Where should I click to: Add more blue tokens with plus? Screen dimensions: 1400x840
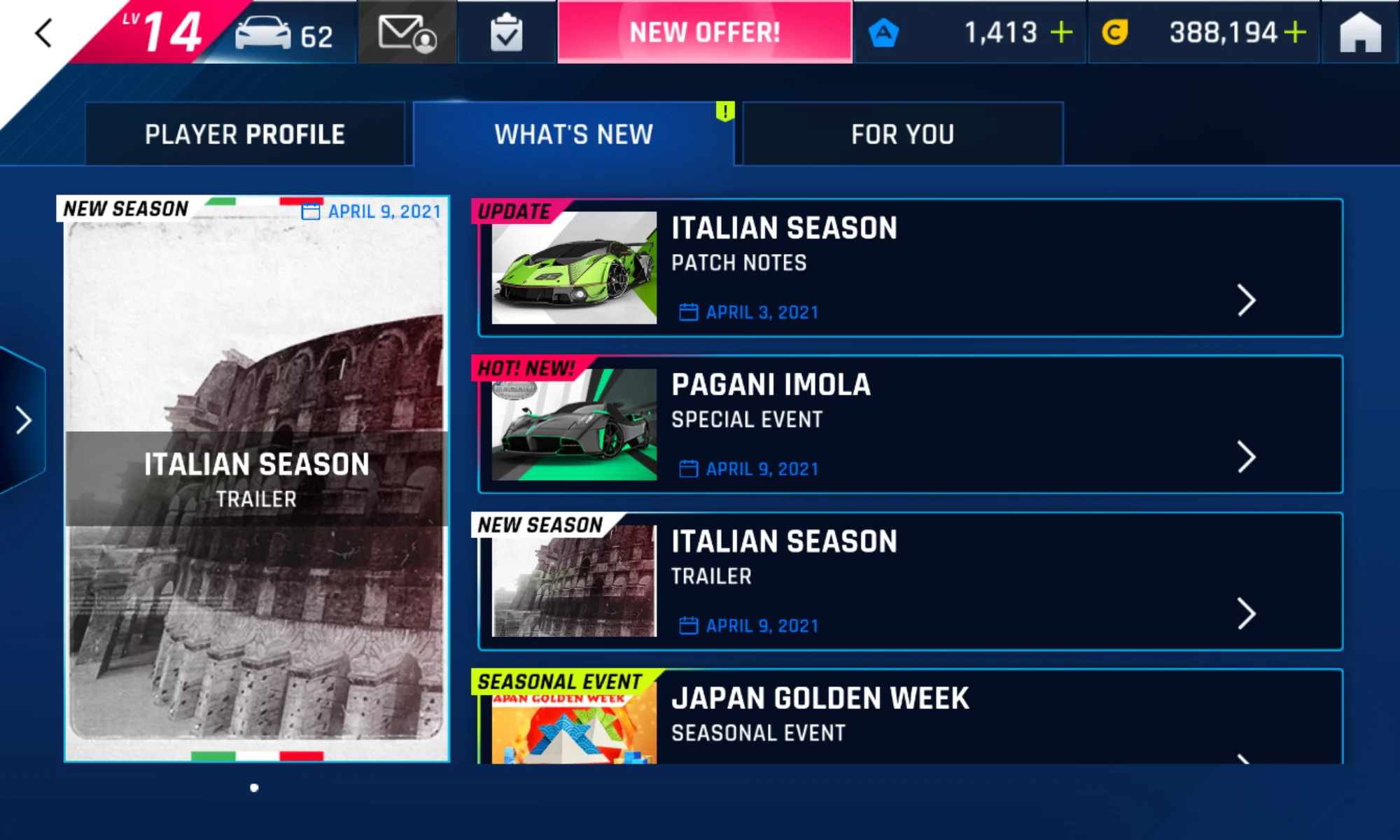1062,32
